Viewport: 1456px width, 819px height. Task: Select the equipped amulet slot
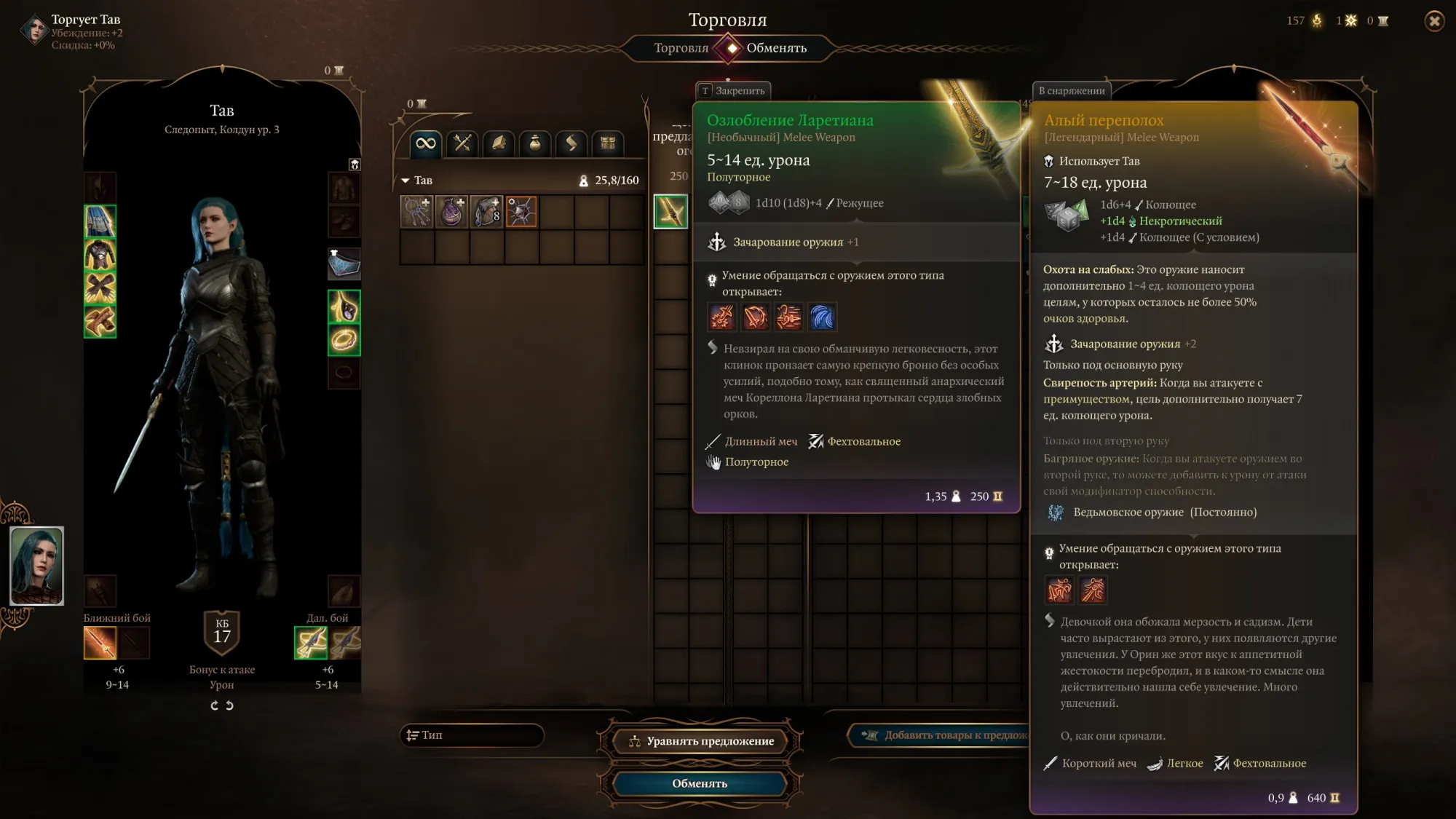tap(344, 306)
